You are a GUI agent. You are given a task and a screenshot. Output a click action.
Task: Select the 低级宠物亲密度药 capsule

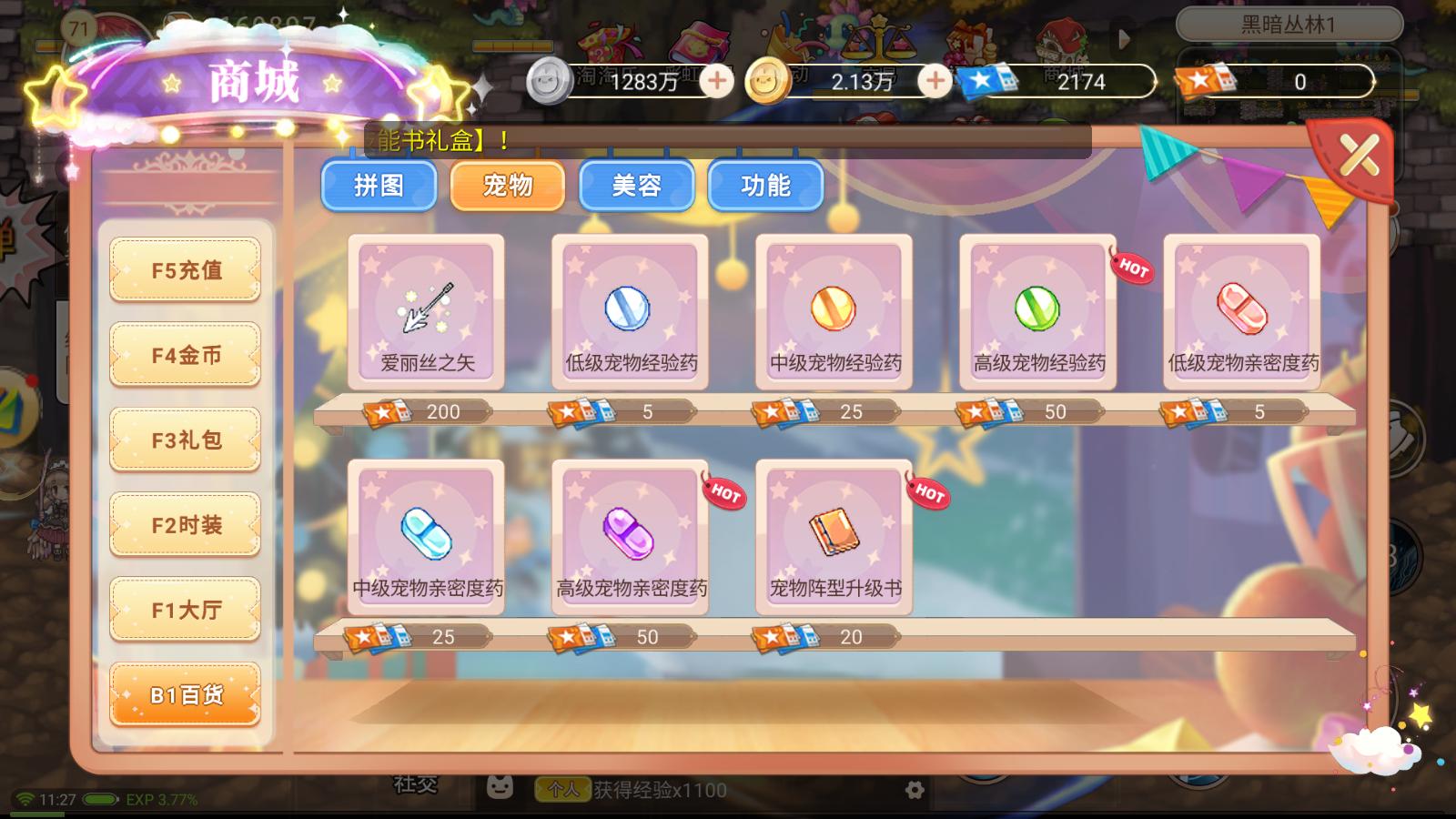[1240, 309]
